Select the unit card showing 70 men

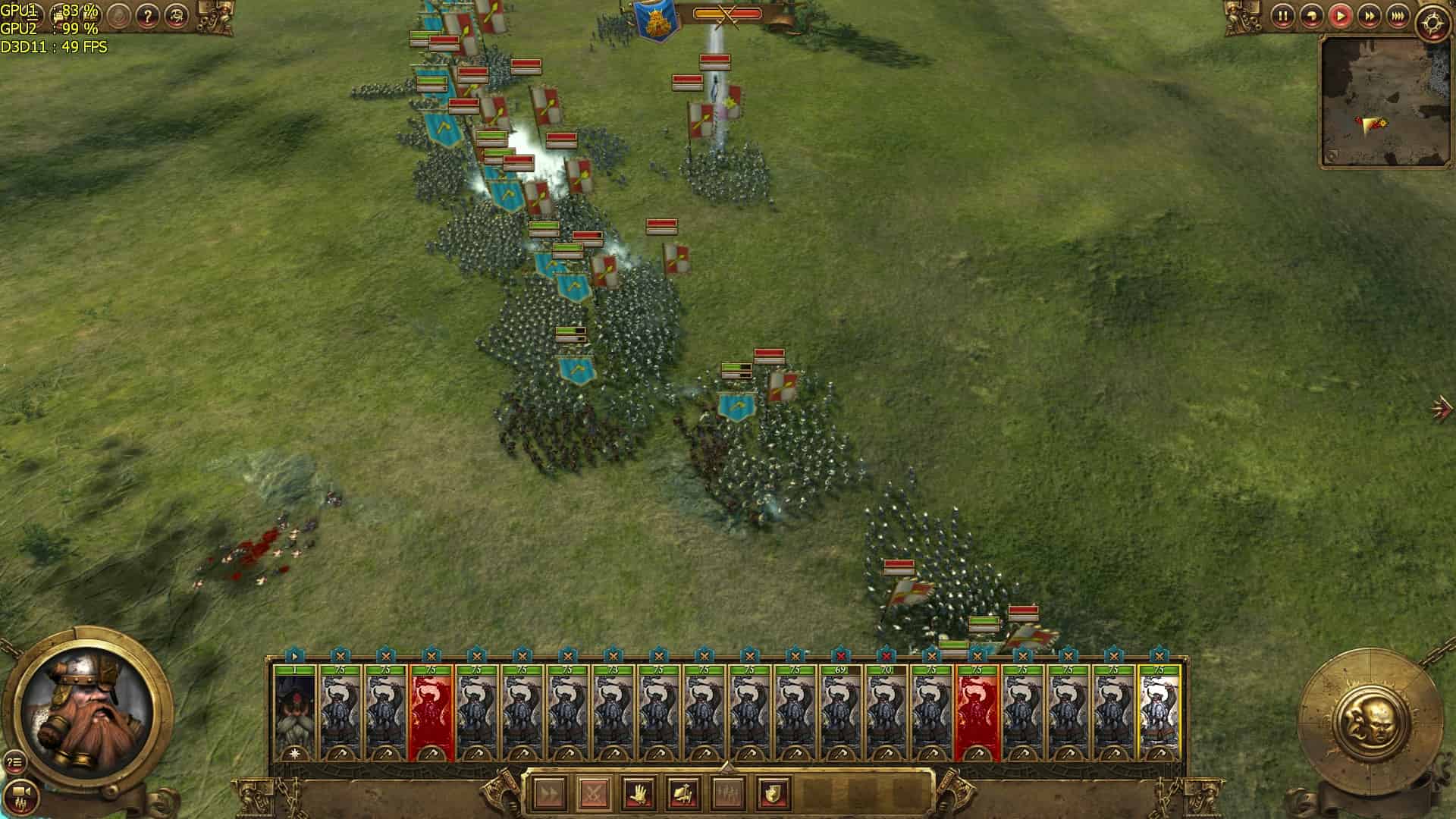coord(886,713)
